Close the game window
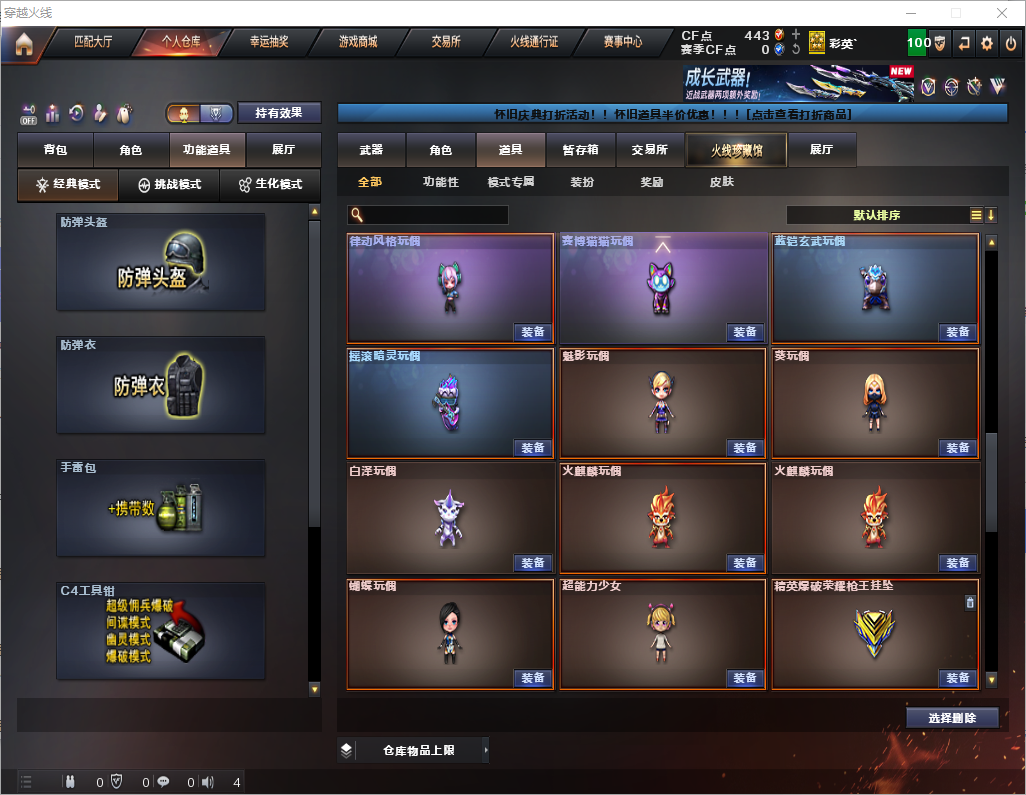Screen dimensions: 1026x795 [1001, 13]
